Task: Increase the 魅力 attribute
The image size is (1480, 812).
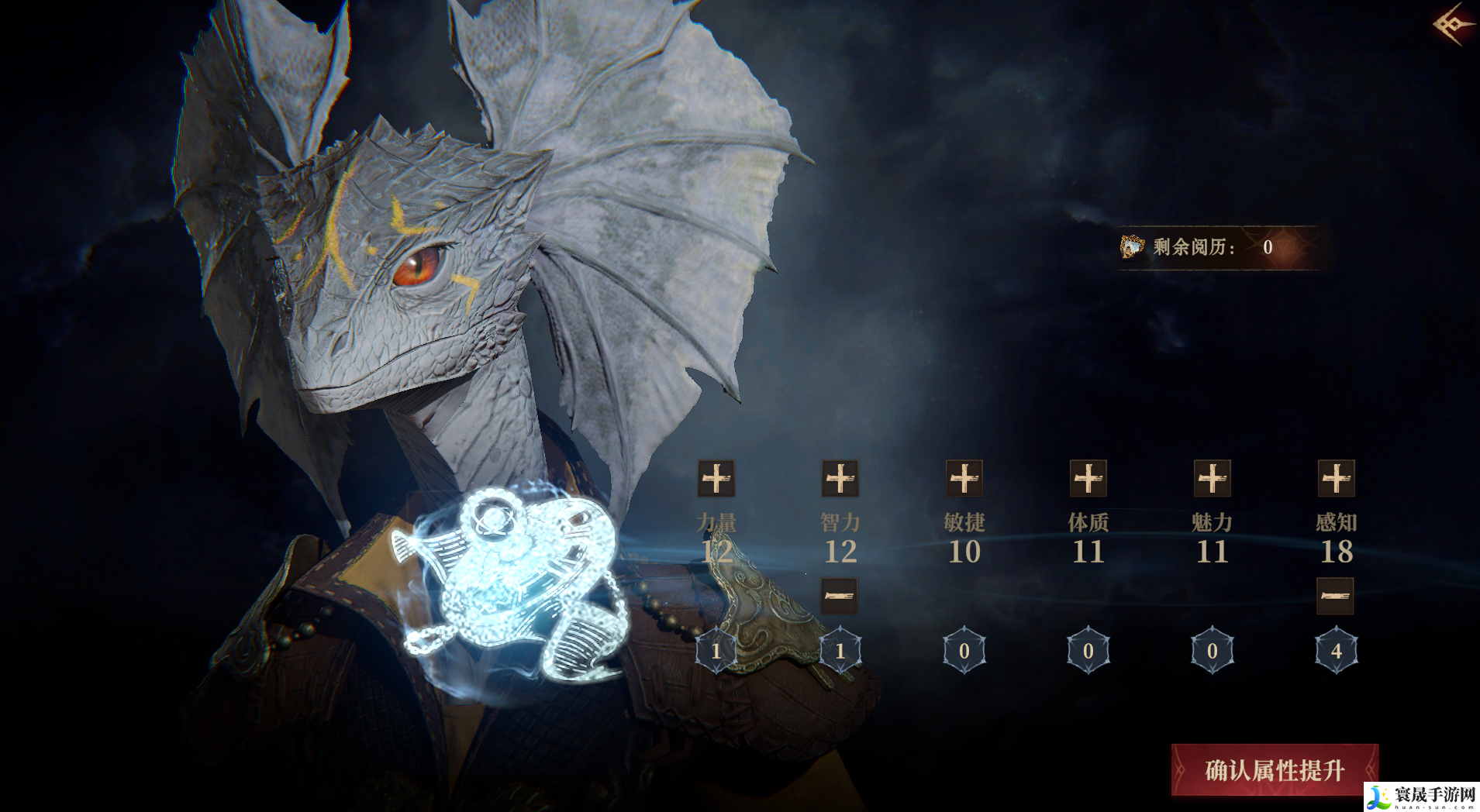Action: [x=1212, y=479]
